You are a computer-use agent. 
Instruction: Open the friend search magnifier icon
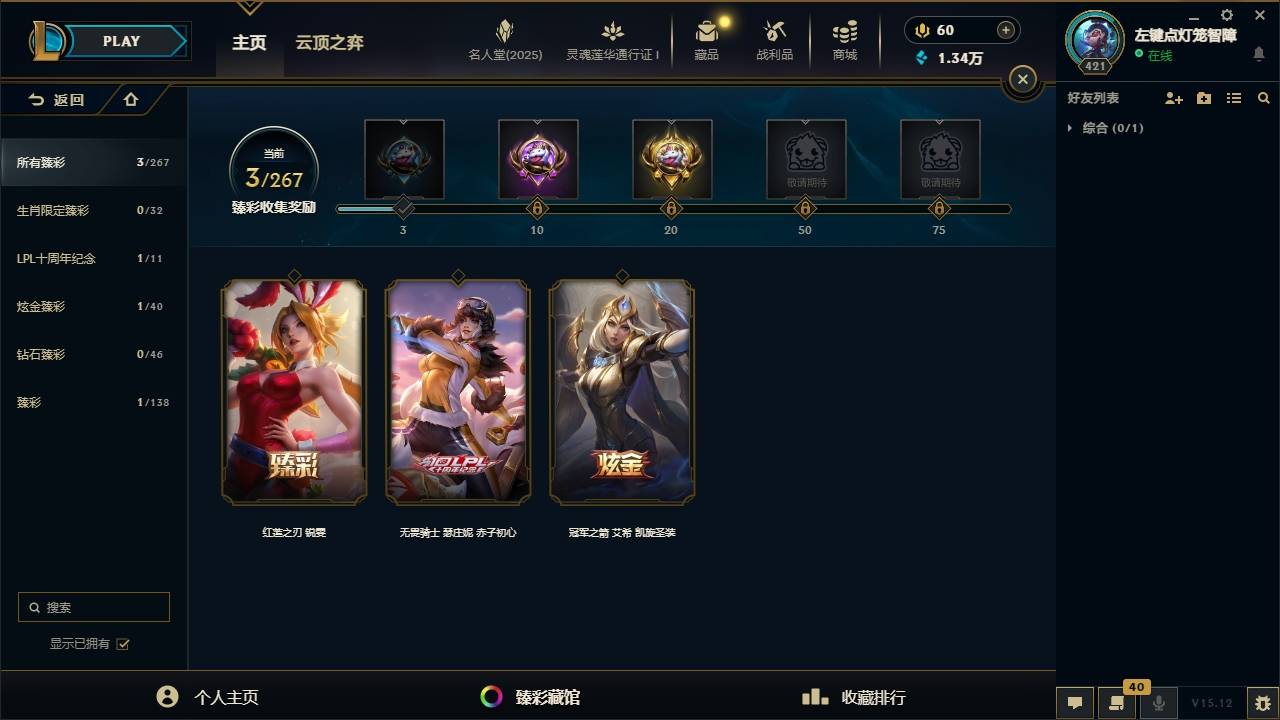tap(1264, 98)
